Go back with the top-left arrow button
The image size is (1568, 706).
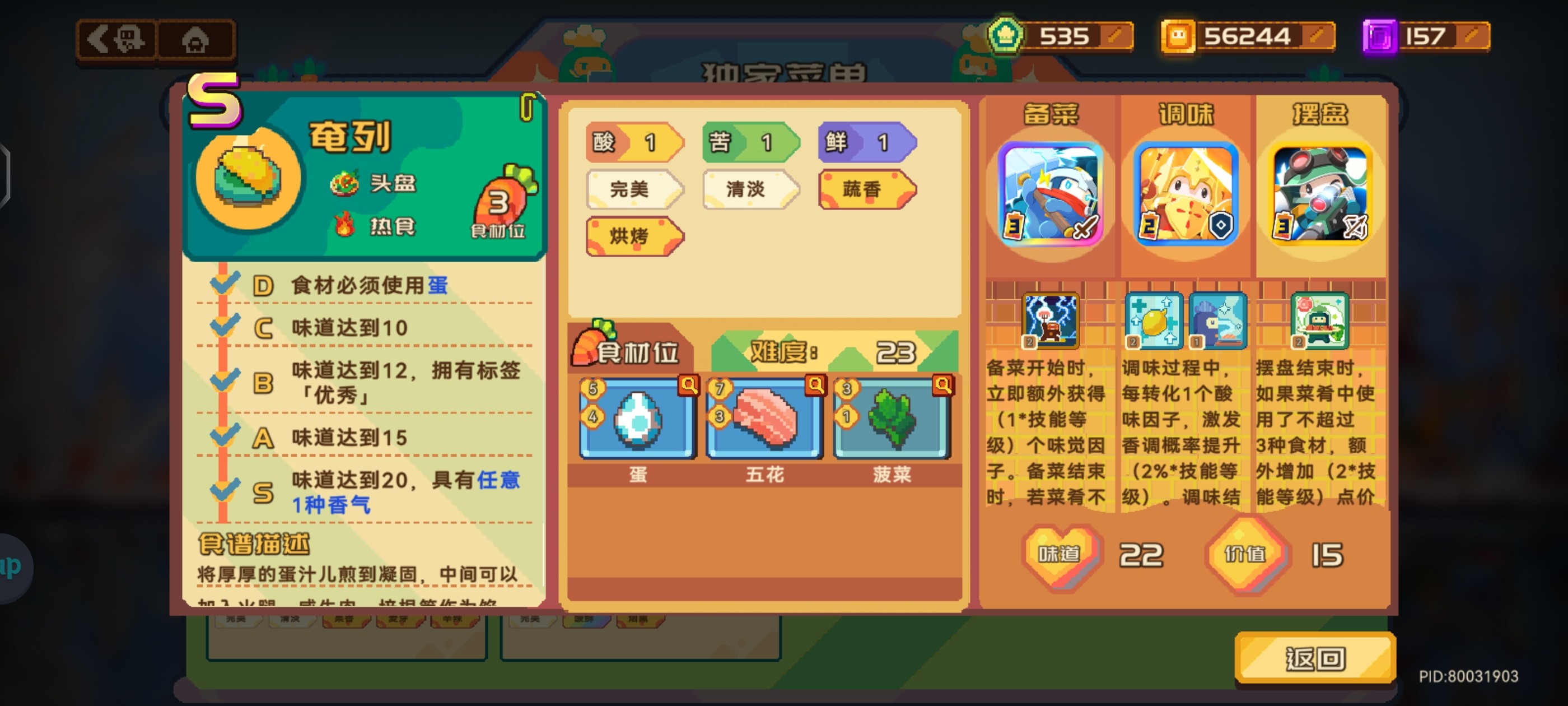coord(117,40)
